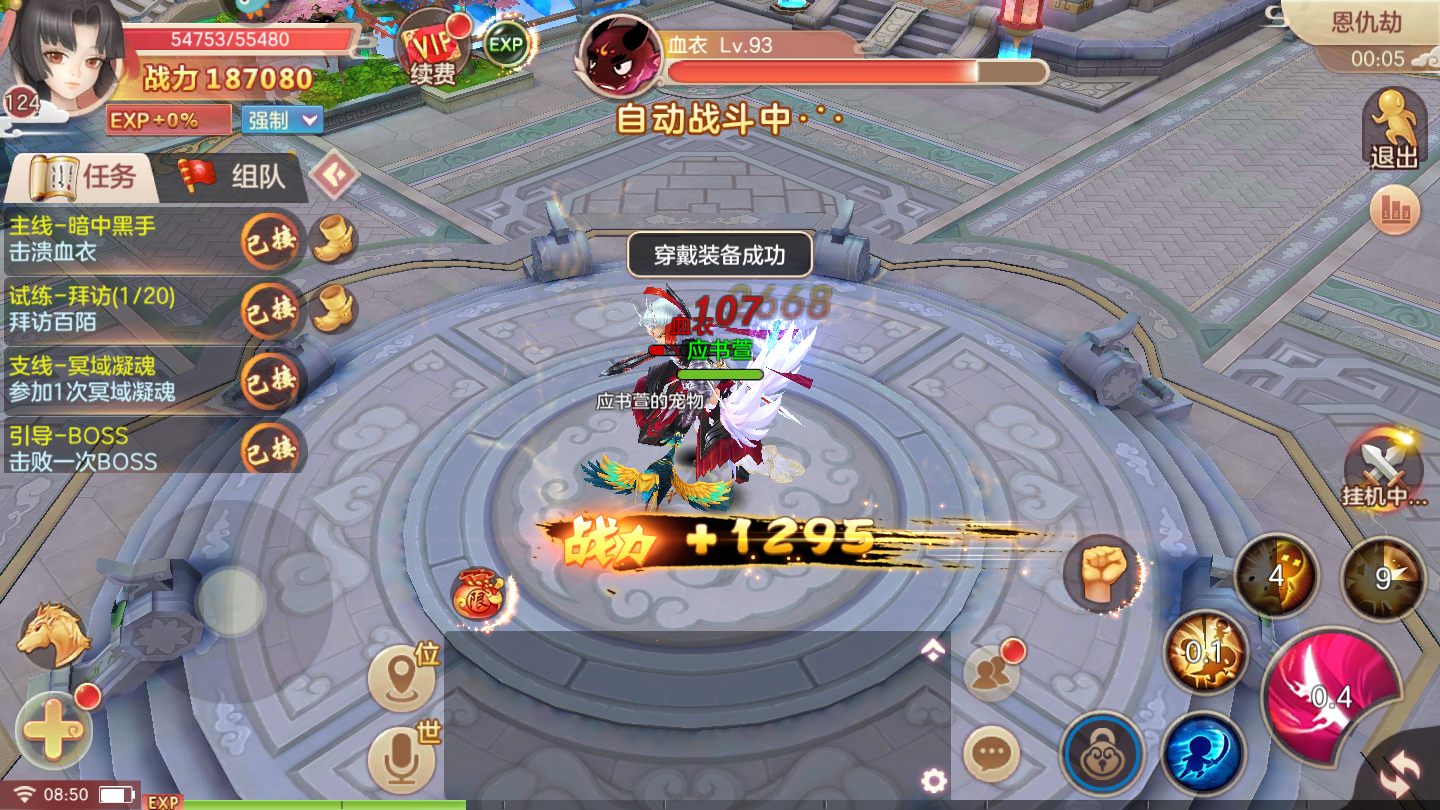Image resolution: width=1440 pixels, height=810 pixels.
Task: Open the chat speech bubble button
Action: [991, 753]
